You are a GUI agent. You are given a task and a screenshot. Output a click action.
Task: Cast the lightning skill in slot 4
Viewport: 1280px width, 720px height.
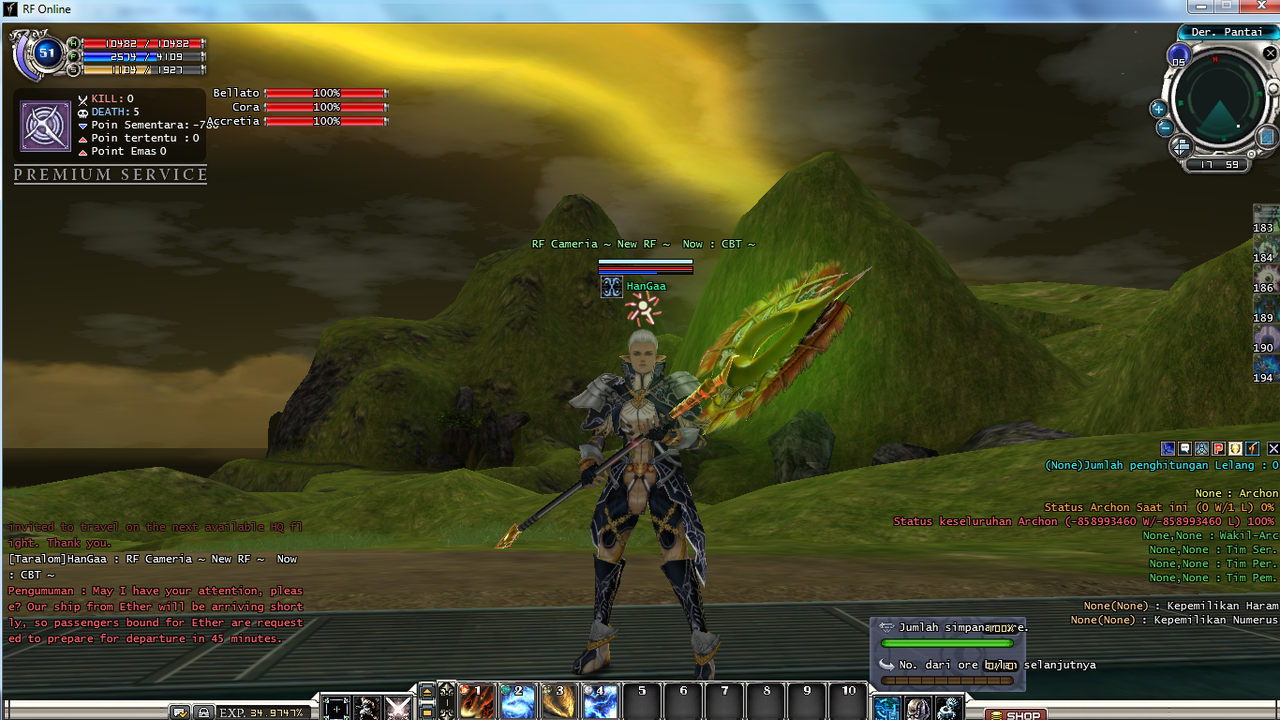point(600,702)
